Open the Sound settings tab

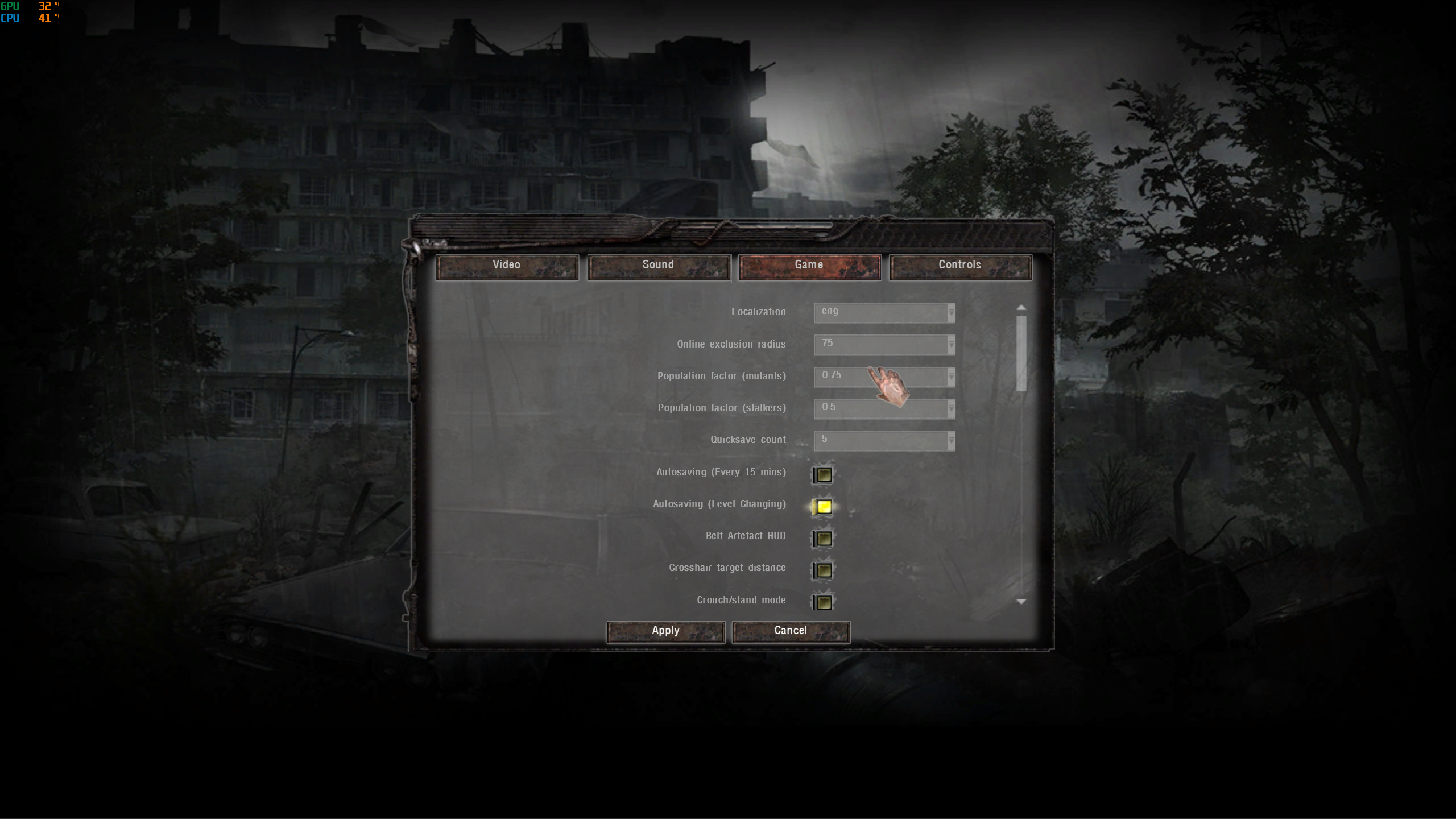tap(658, 266)
